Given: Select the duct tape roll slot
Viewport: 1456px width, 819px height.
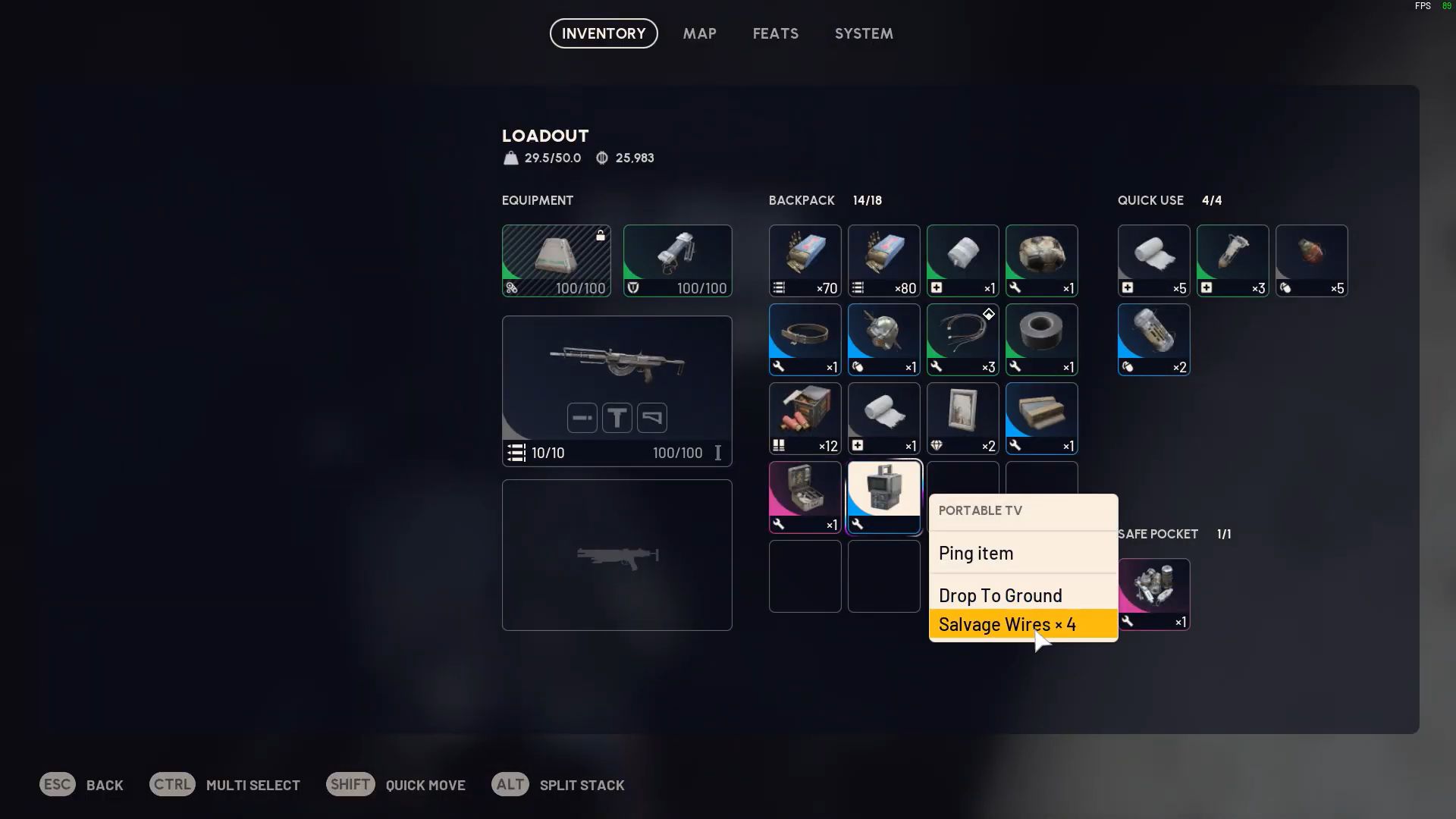Looking at the screenshot, I should coord(1041,340).
